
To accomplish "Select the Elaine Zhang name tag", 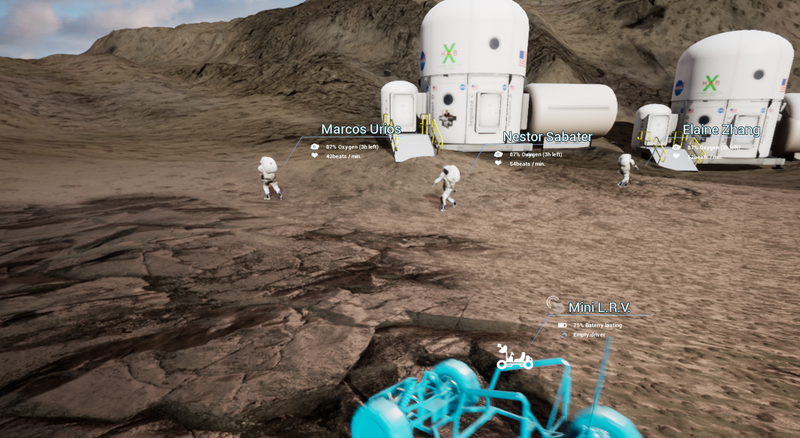I will [721, 130].
